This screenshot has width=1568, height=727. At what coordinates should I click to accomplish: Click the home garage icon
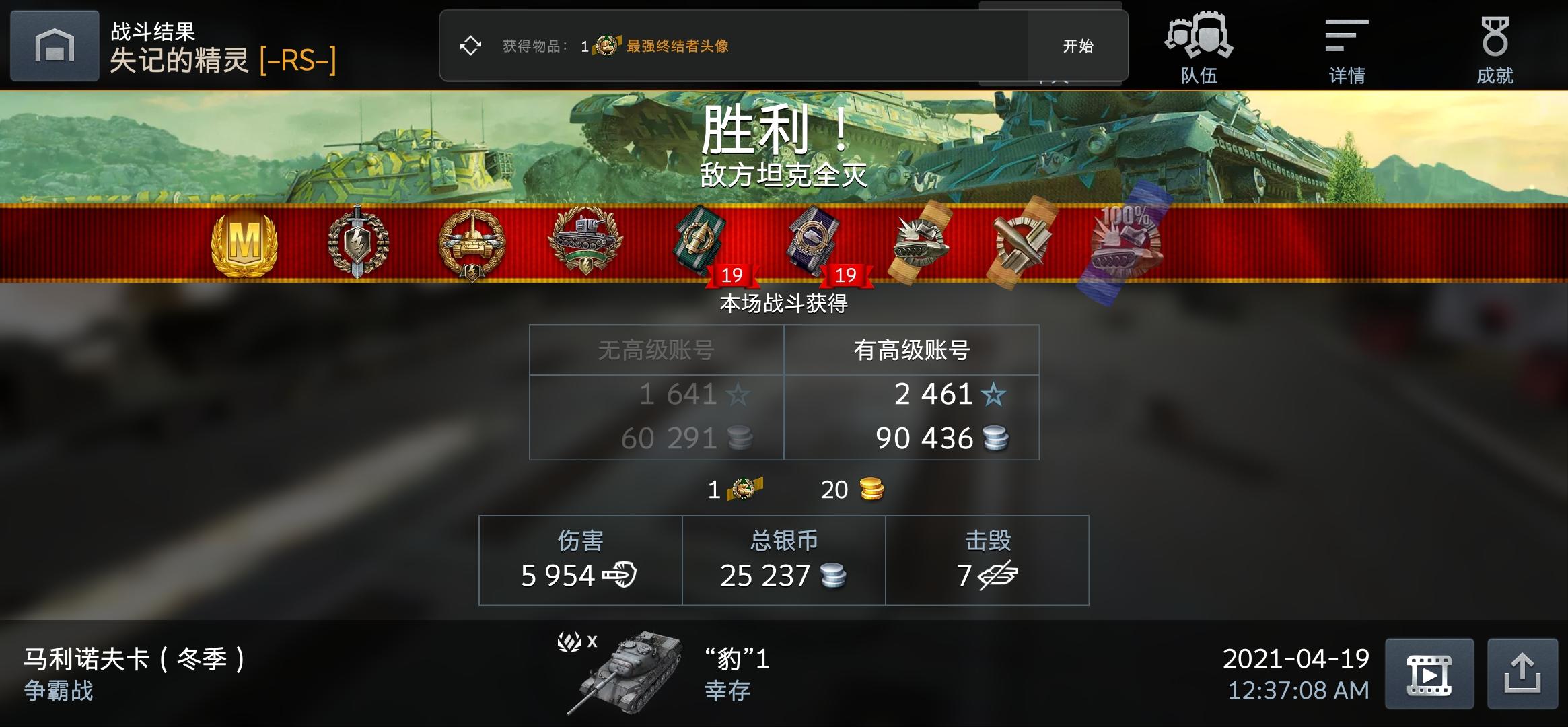click(x=54, y=46)
